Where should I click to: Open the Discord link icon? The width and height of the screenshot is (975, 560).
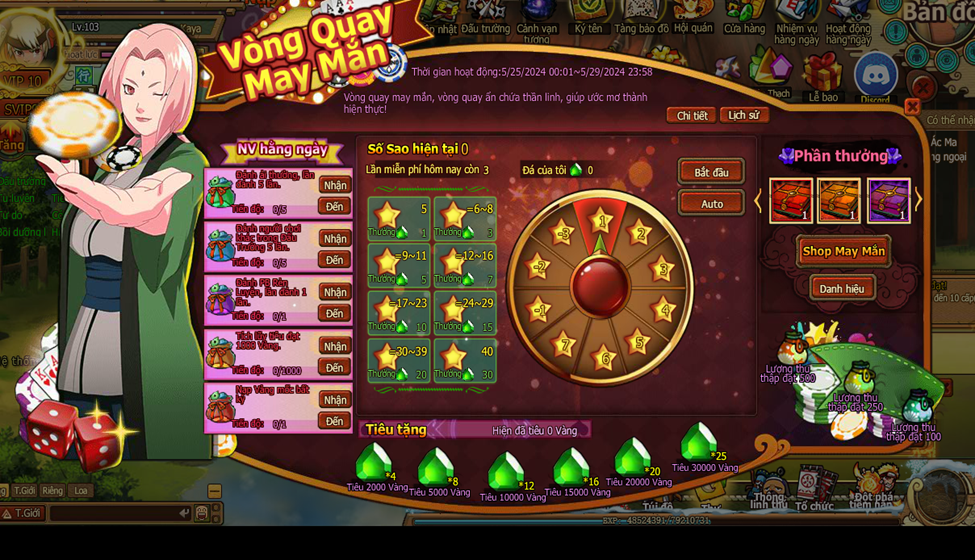point(875,75)
